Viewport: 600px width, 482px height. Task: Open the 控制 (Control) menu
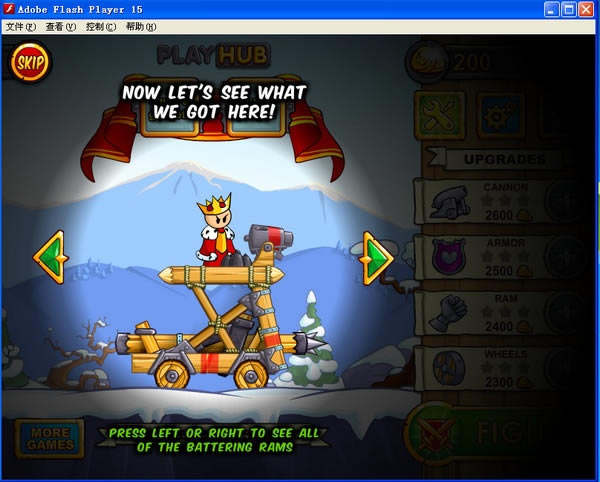(101, 27)
